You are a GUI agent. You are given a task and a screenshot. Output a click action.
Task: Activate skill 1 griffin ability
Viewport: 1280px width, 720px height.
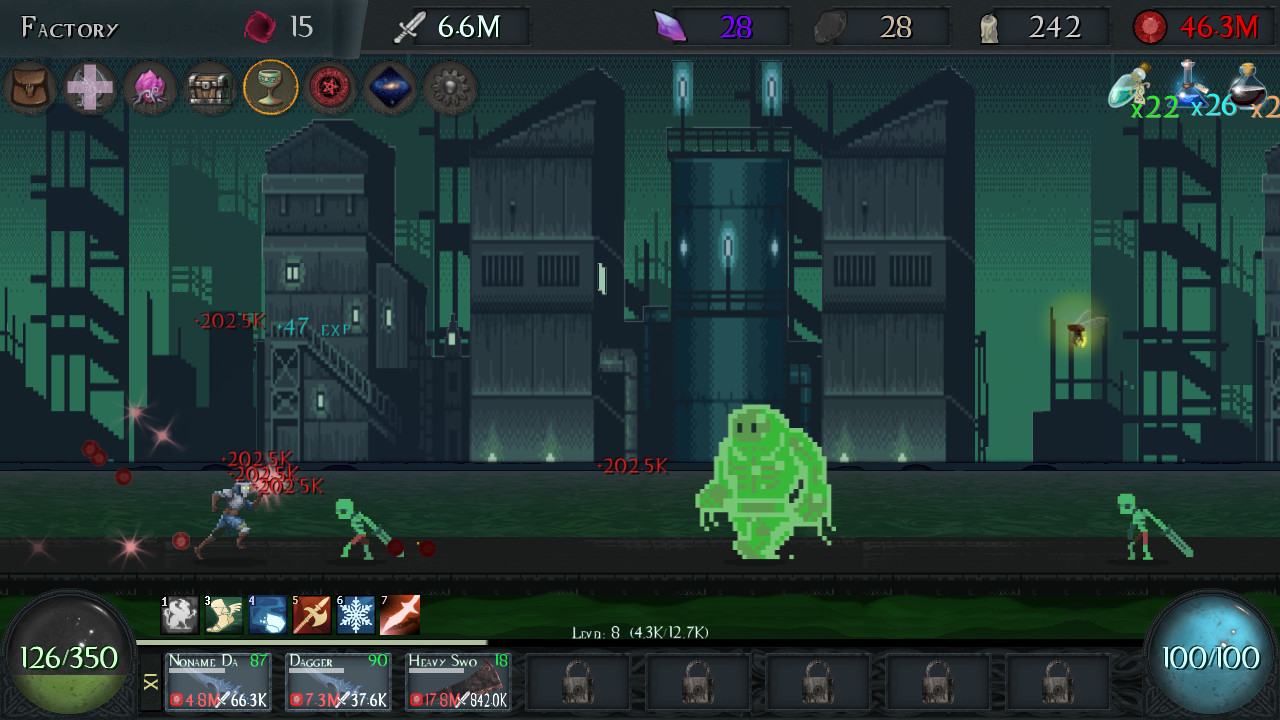(179, 614)
